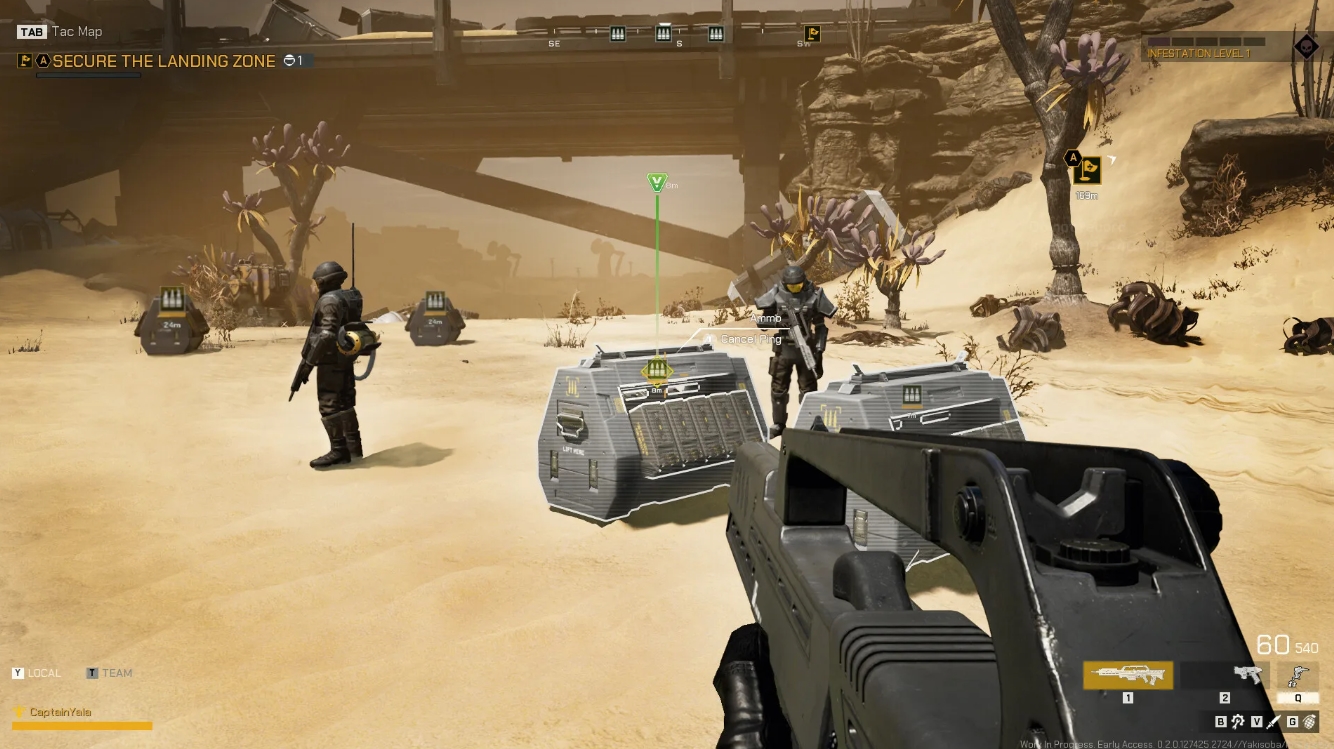Equip the Q utility tool icon
The width and height of the screenshot is (1334, 749).
pyautogui.click(x=1296, y=678)
